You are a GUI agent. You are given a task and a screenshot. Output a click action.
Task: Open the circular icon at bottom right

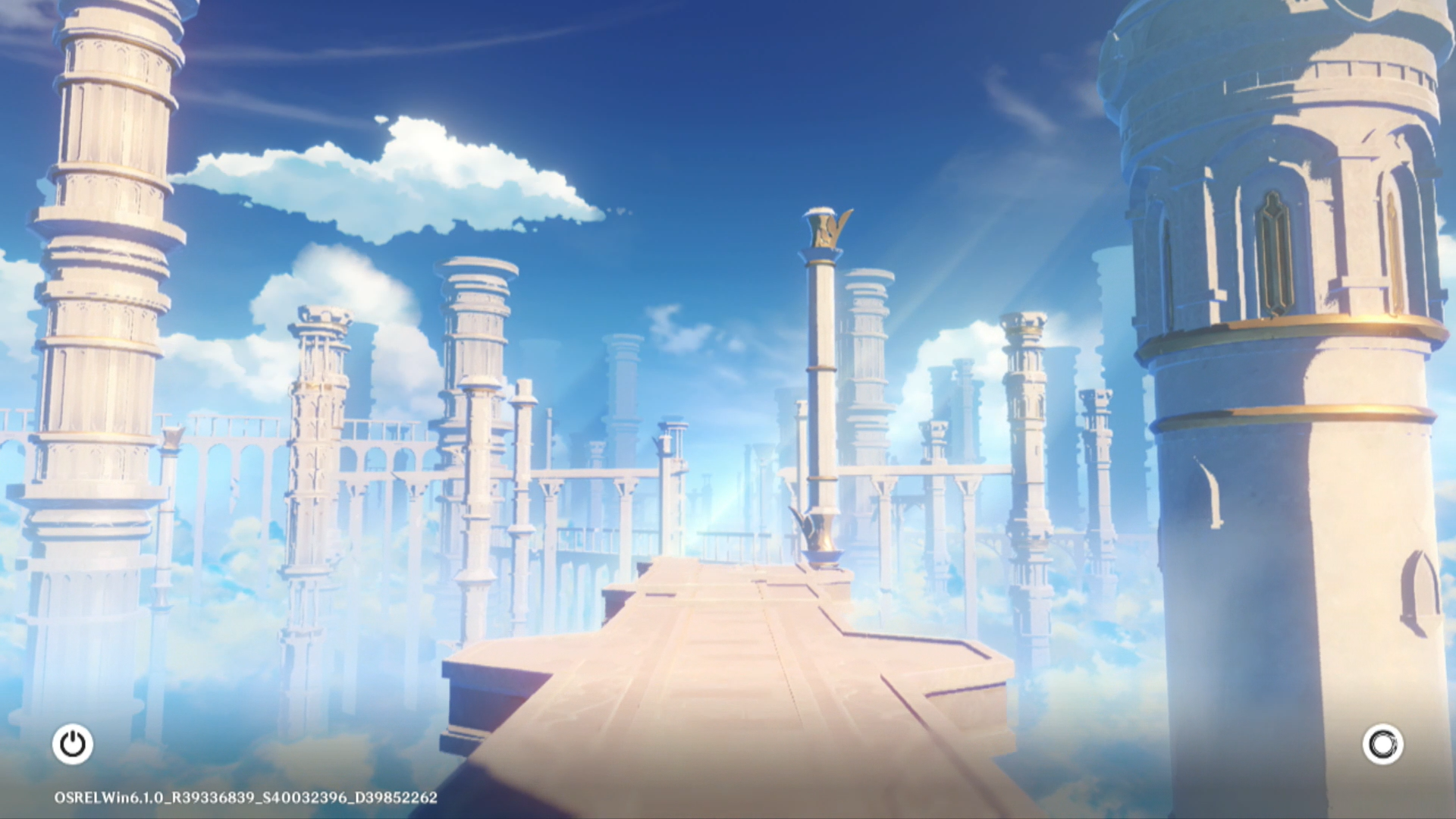(1382, 744)
